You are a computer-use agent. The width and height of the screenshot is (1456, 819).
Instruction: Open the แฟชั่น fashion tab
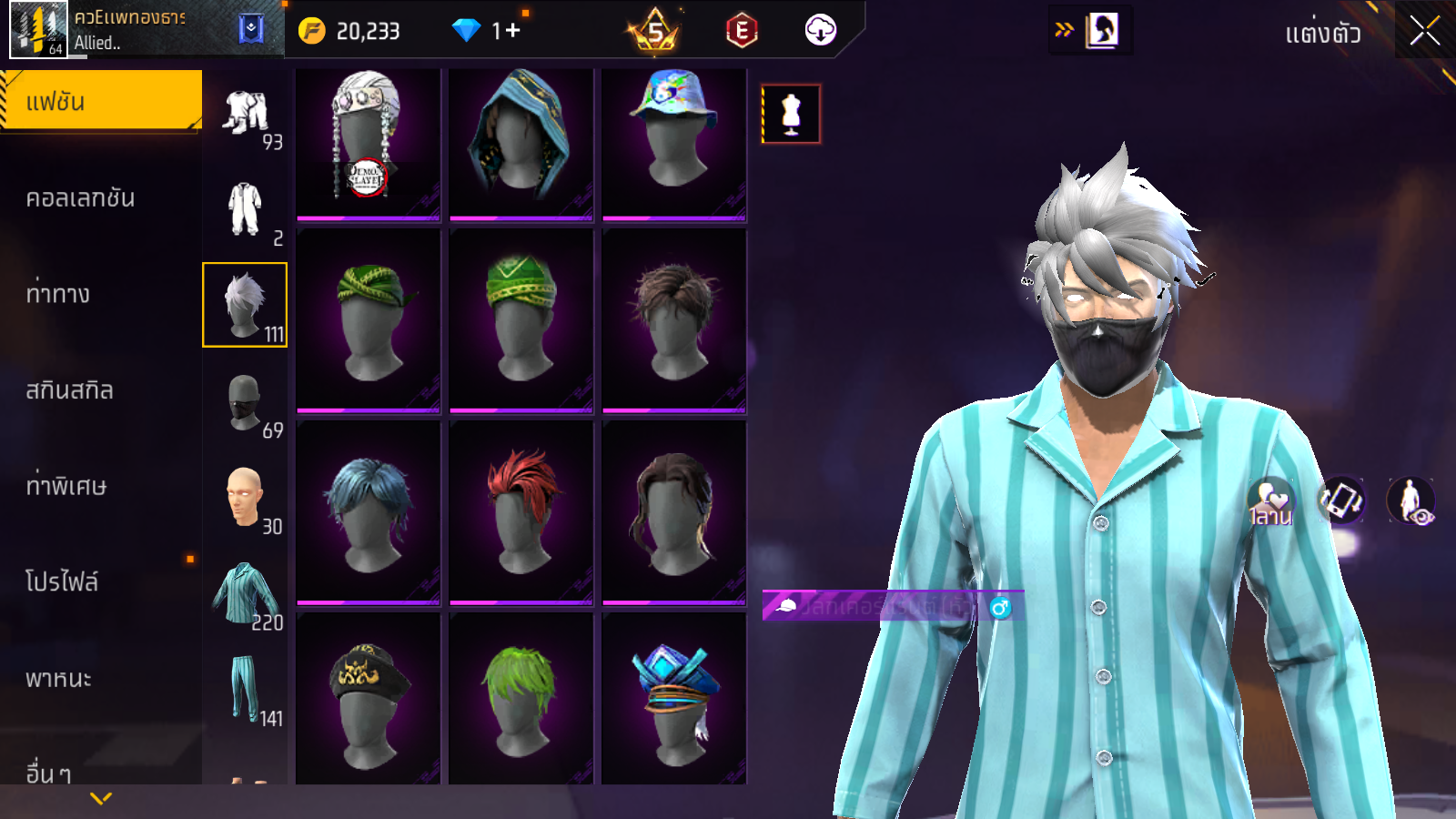click(x=101, y=102)
